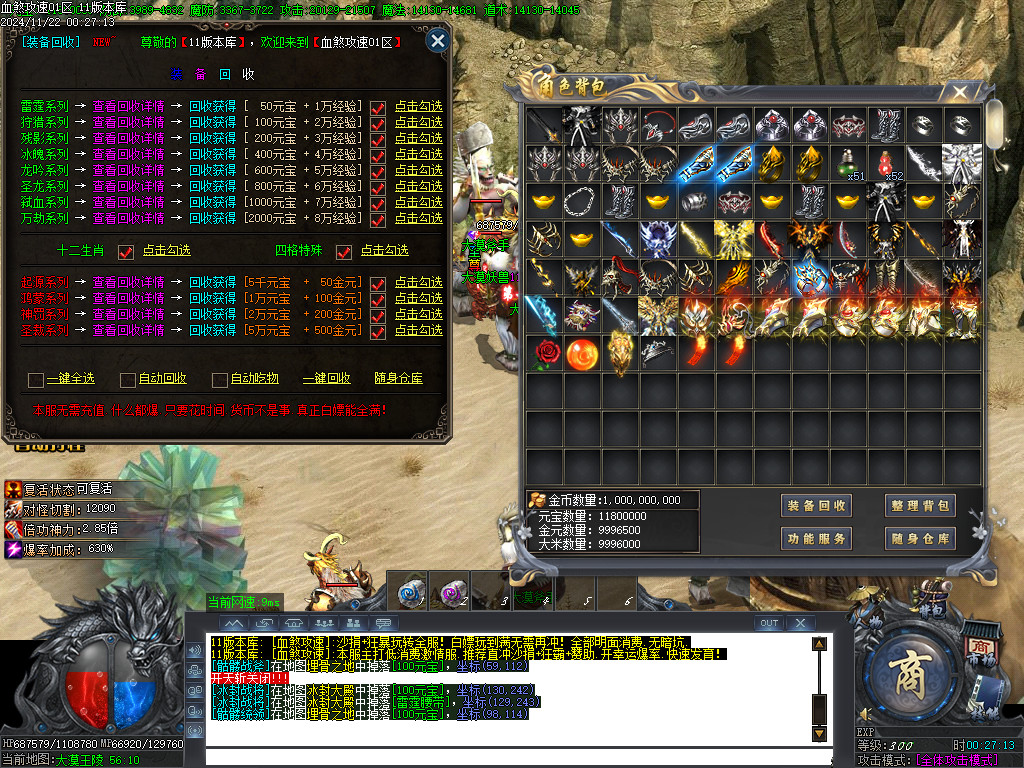View 查看回收详情 for the 龙吟系列 row

point(128,170)
